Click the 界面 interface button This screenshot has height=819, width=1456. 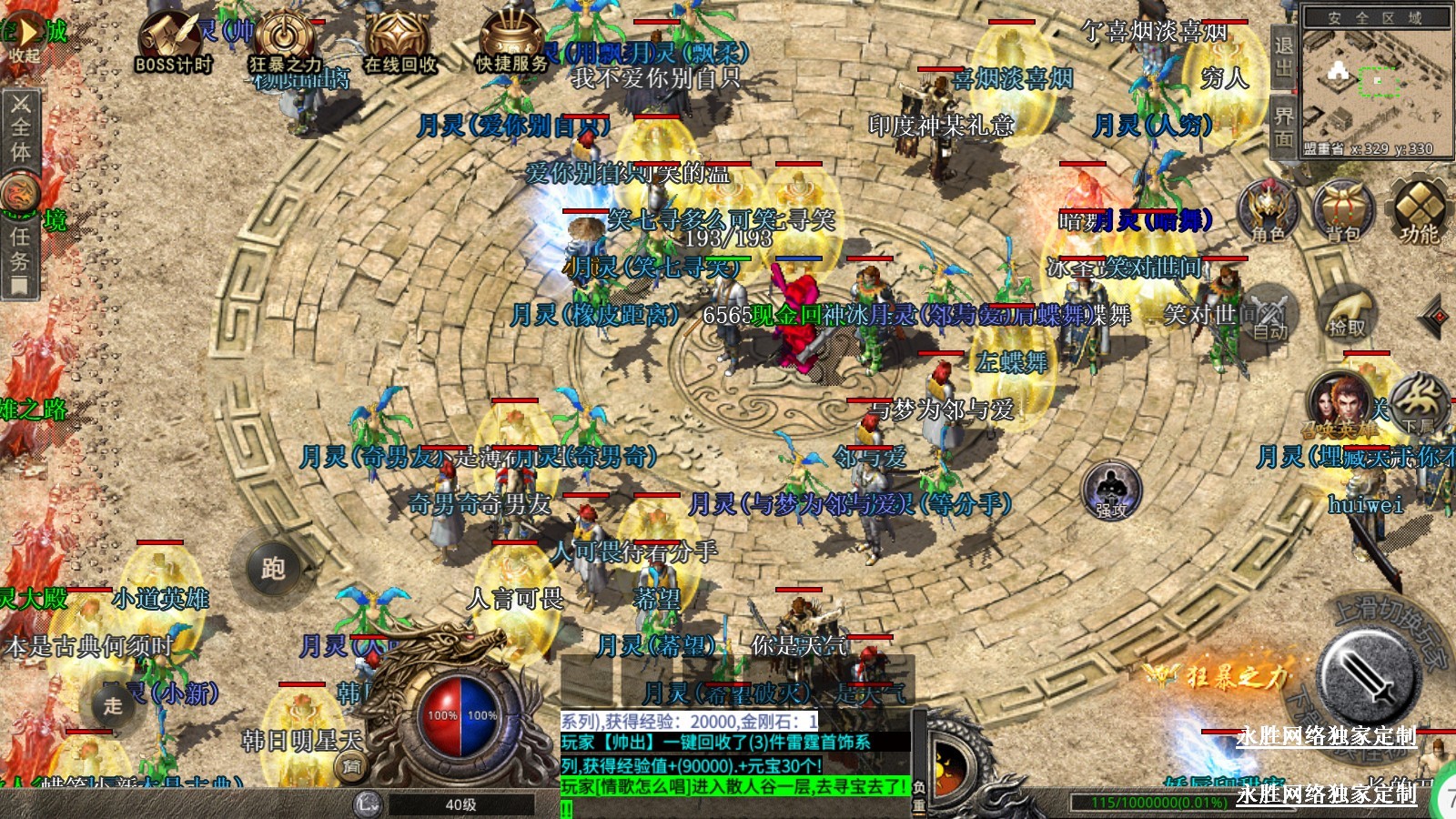point(1283,127)
